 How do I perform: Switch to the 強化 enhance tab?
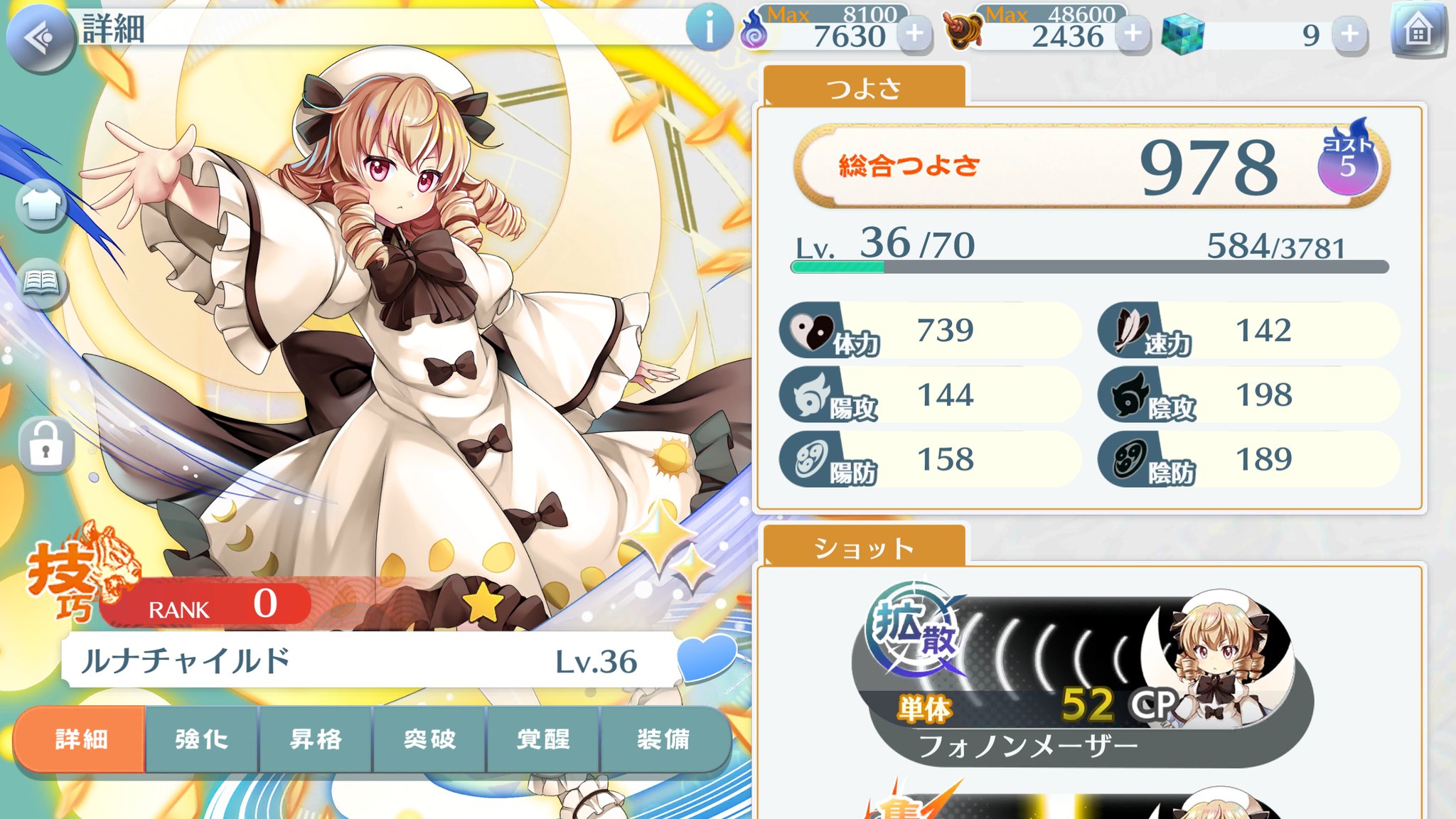tap(201, 739)
